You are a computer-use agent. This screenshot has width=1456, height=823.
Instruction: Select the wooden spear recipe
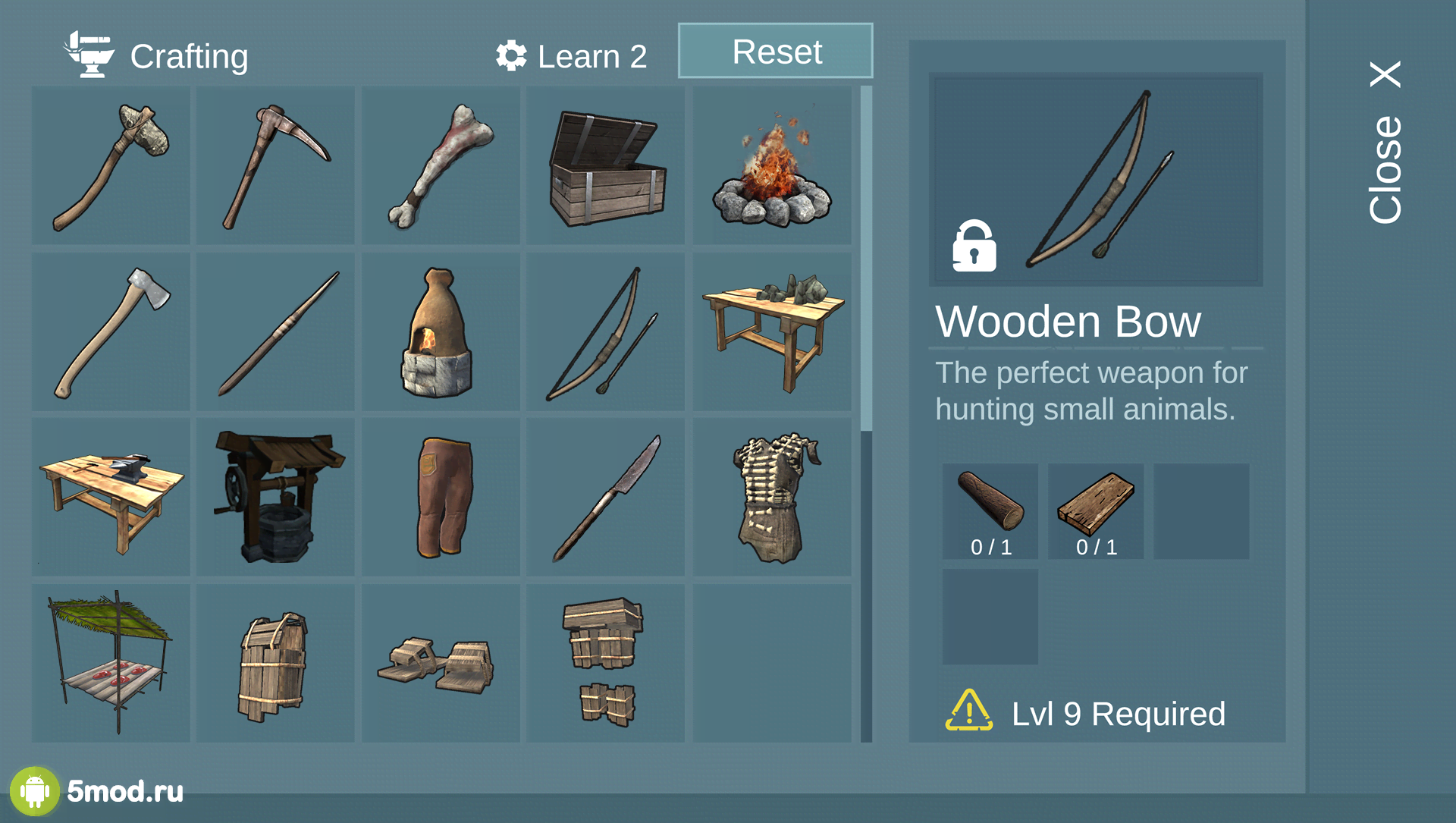[x=275, y=331]
